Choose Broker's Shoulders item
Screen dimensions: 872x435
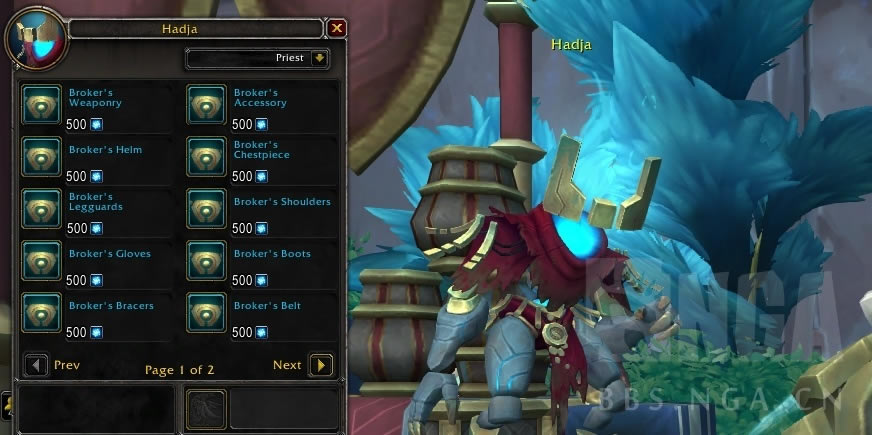207,209
